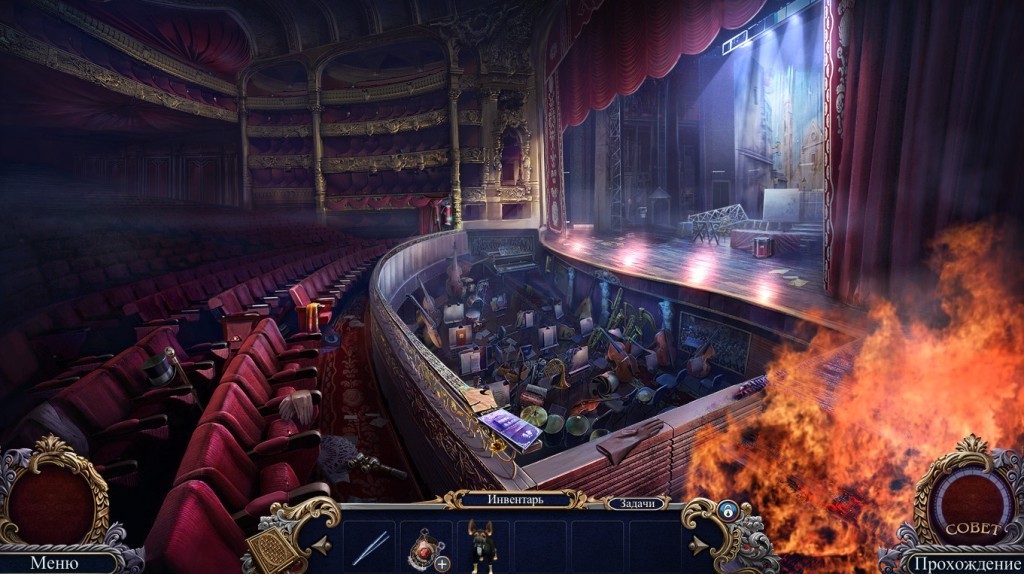Select the tweezers in the inventory
This screenshot has height=574, width=1024.
click(370, 546)
